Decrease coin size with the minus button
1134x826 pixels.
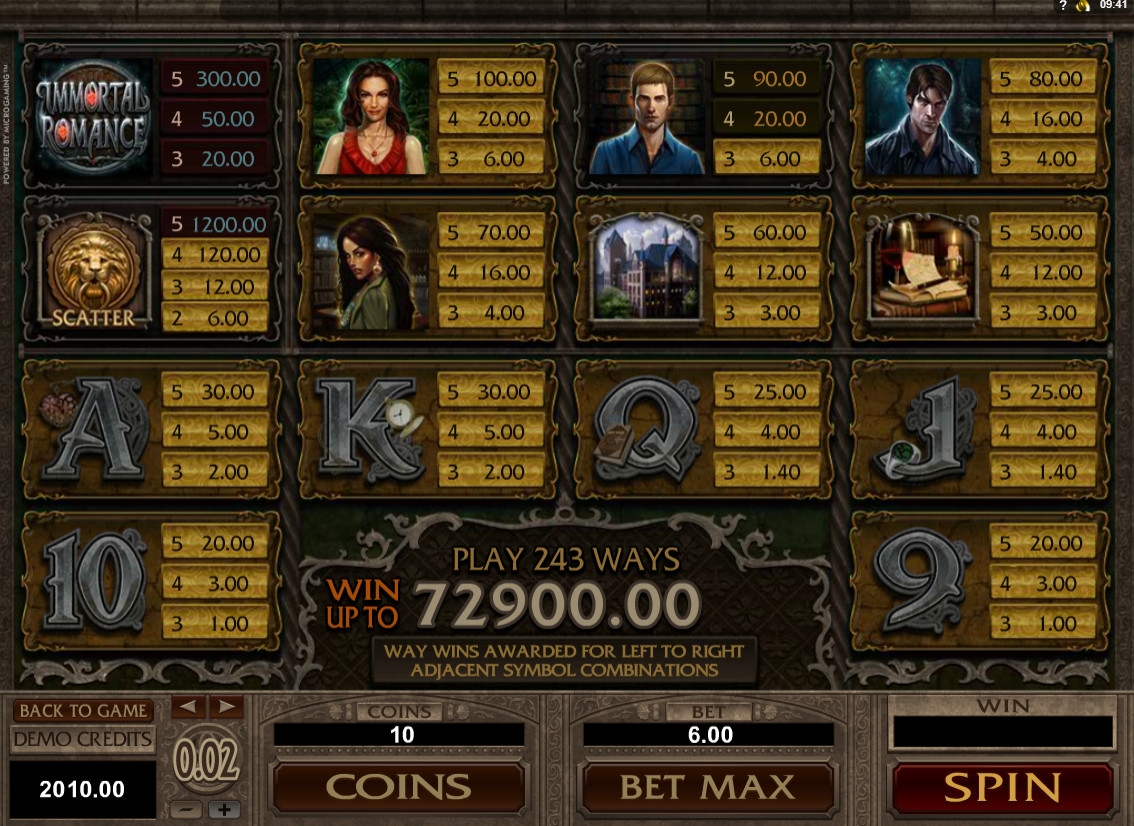(x=189, y=809)
